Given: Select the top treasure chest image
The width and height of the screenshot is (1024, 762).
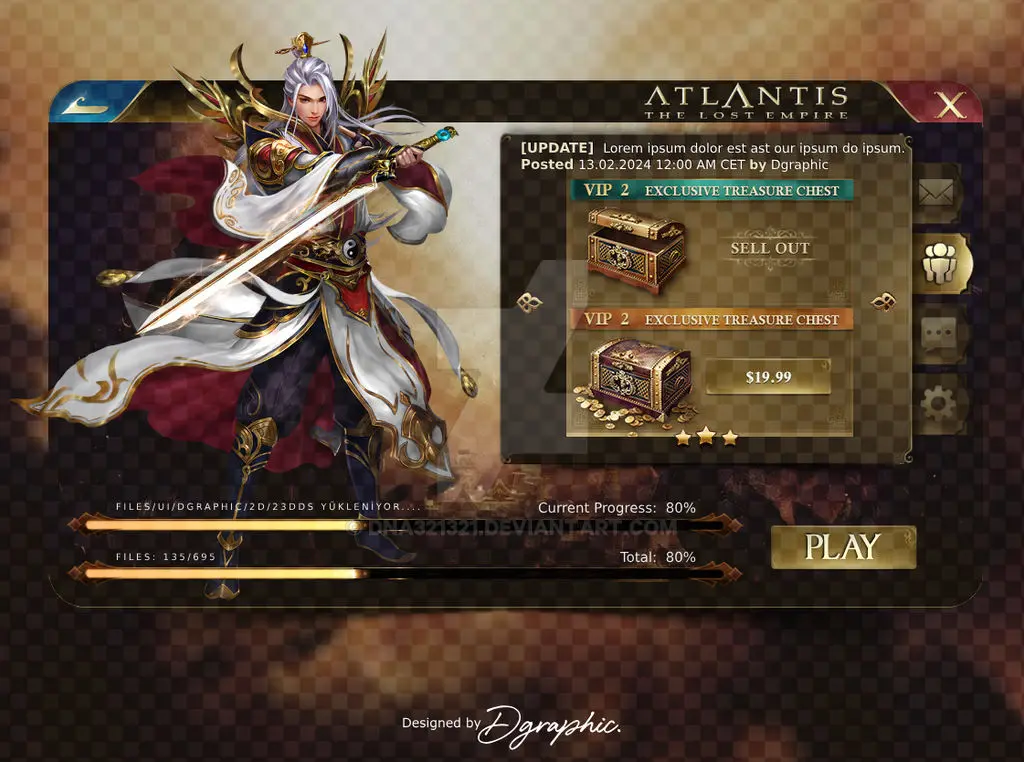Looking at the screenshot, I should 637,248.
